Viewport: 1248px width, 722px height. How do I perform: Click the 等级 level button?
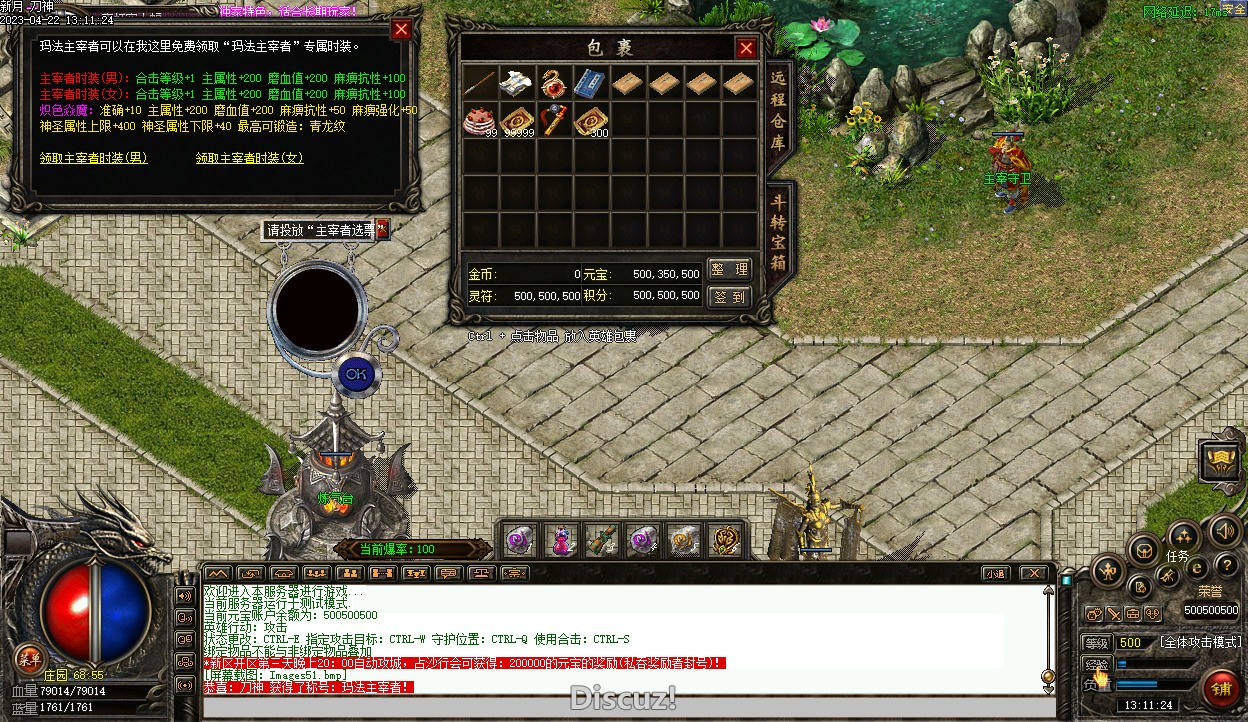tap(1097, 643)
